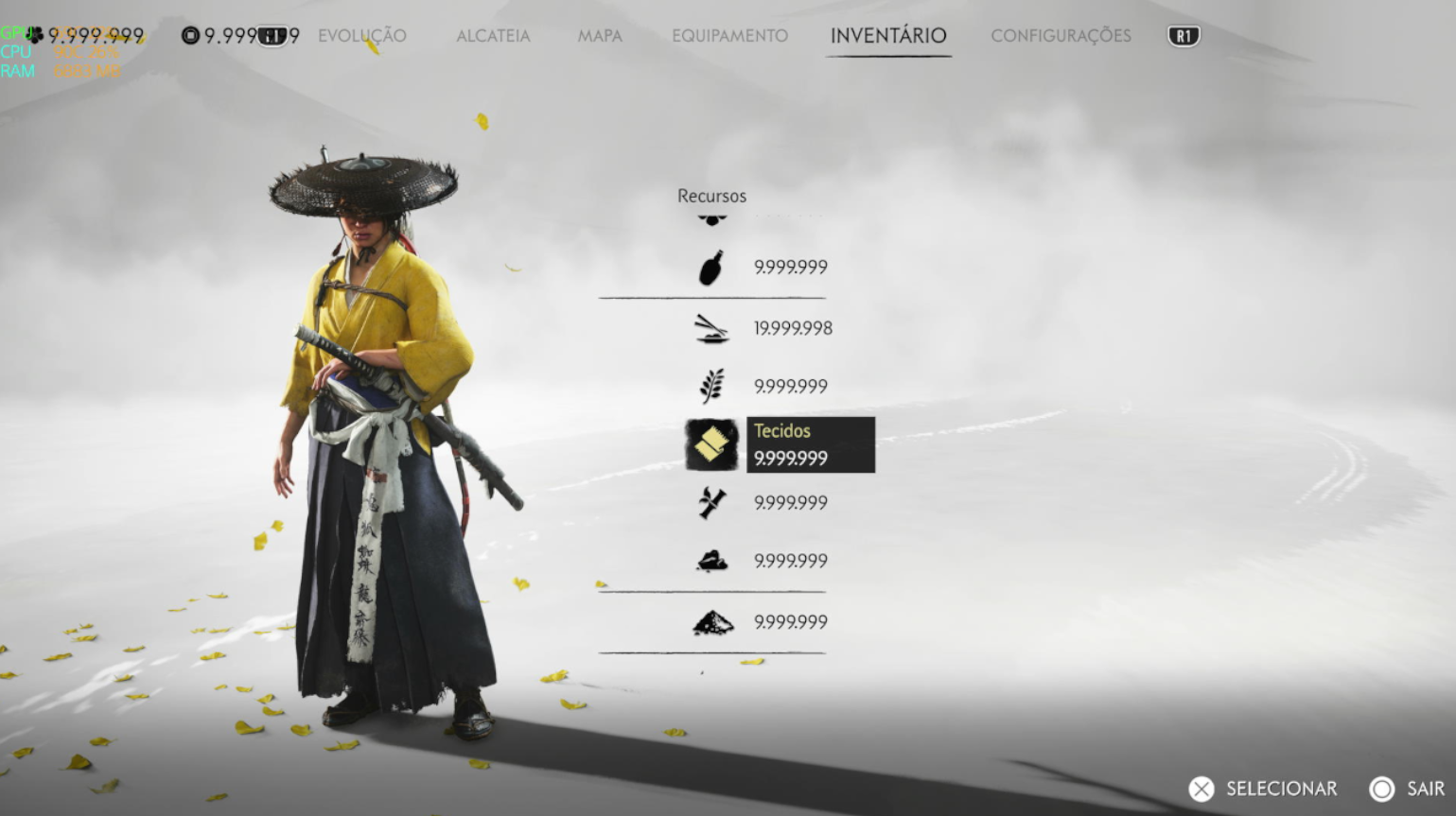Open the Equipamento tab

(x=729, y=36)
